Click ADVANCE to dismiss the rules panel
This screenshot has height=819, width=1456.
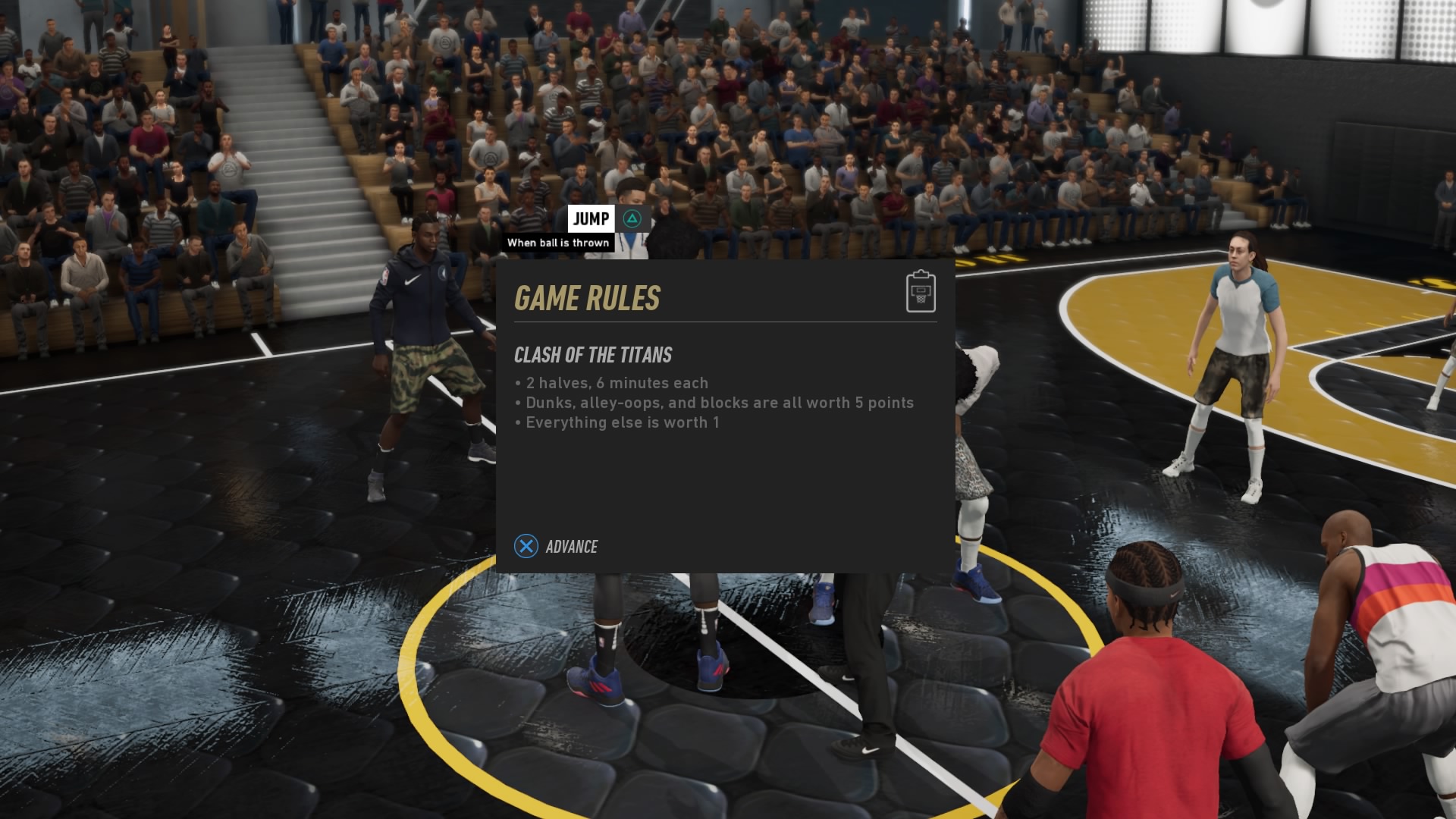(x=572, y=546)
